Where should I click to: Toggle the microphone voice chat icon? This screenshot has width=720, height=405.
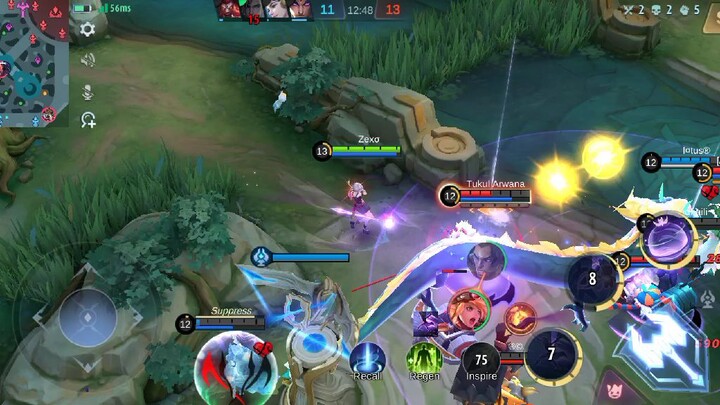tap(88, 91)
